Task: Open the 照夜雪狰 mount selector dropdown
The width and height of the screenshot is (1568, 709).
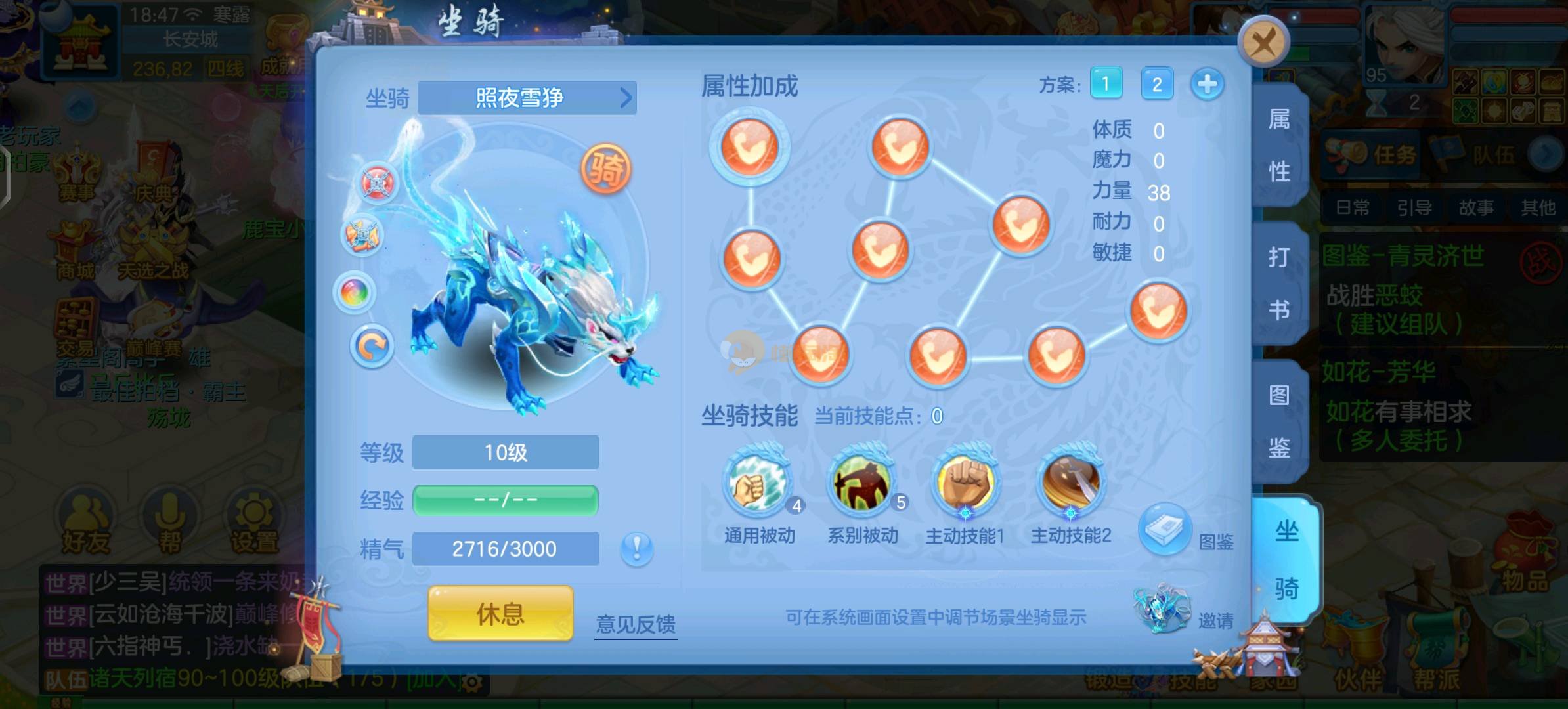Action: (x=527, y=98)
